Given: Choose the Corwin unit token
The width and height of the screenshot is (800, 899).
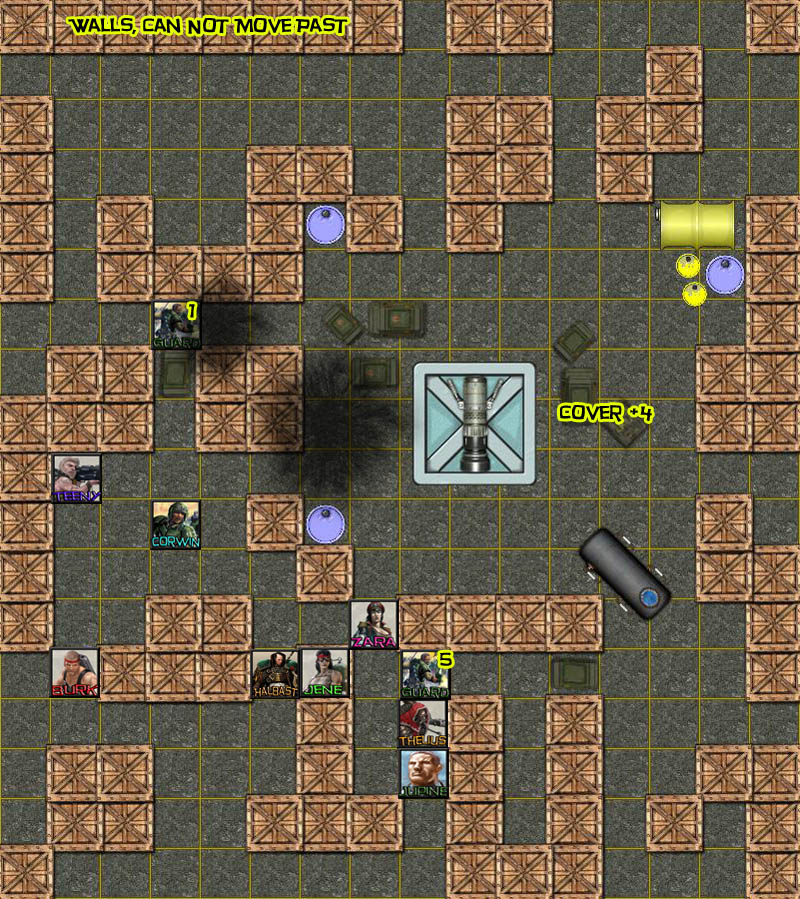Looking at the screenshot, I should tap(176, 524).
